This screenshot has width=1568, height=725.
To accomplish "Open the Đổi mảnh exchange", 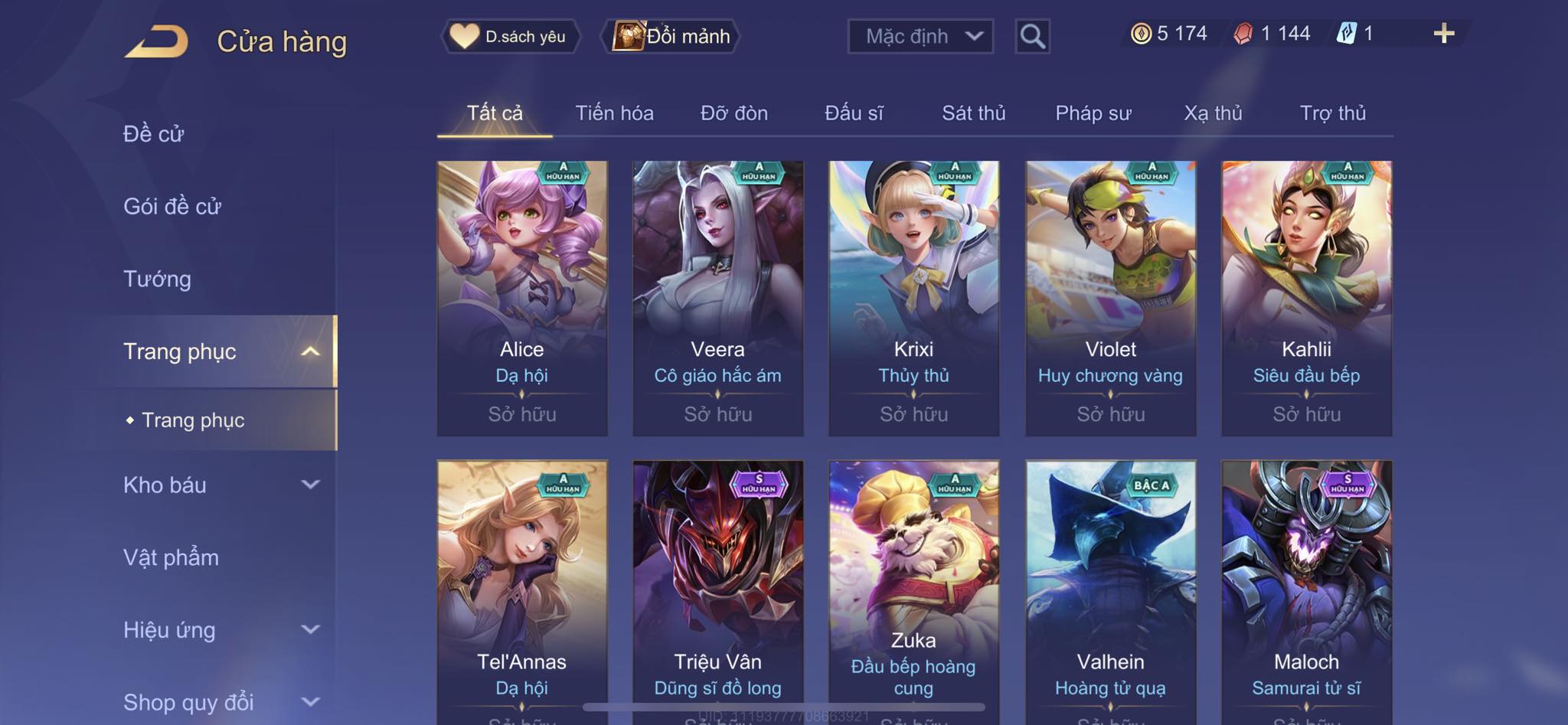I will point(673,36).
